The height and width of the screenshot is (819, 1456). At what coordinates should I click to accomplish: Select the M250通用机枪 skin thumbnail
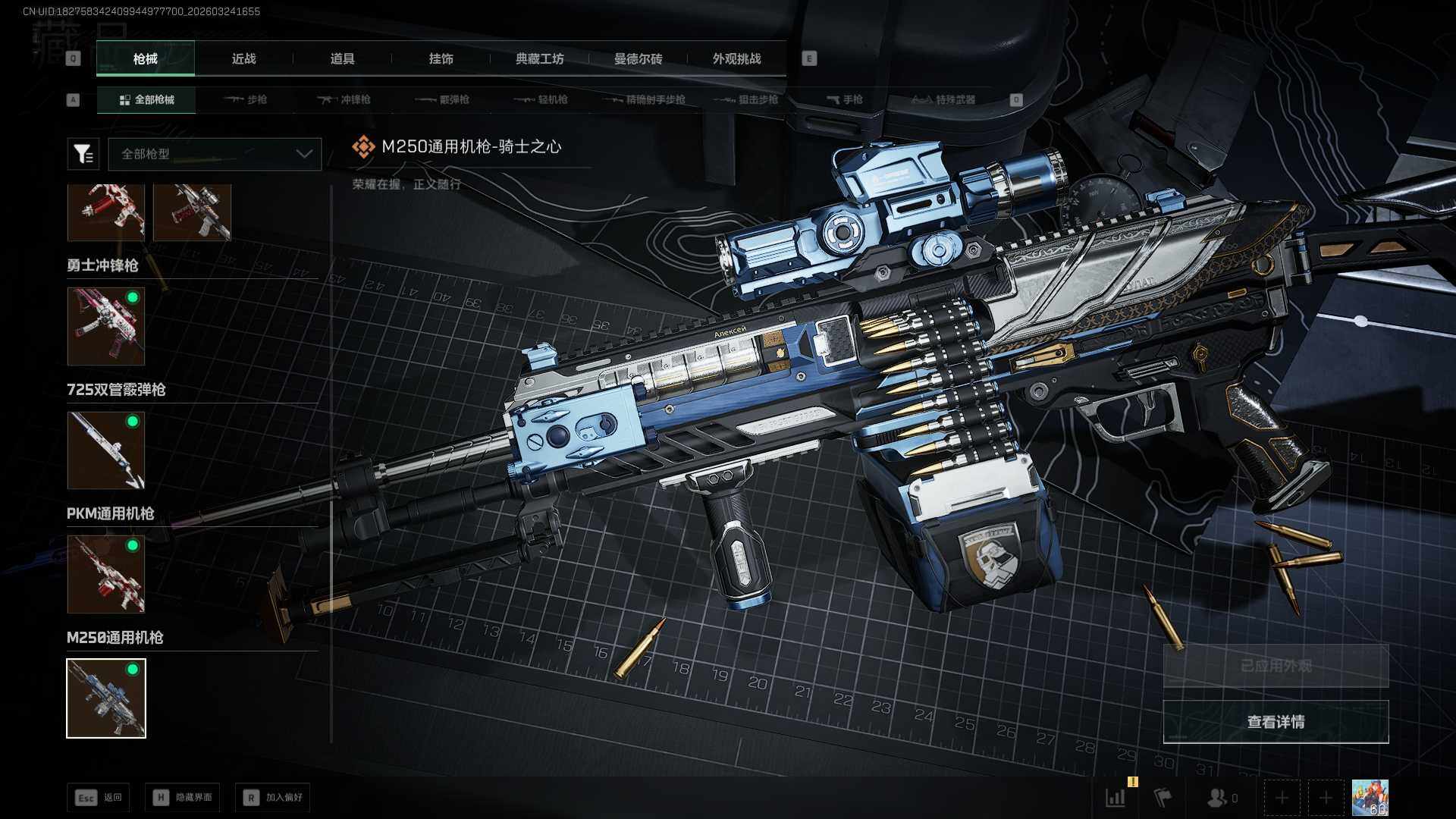(x=106, y=698)
